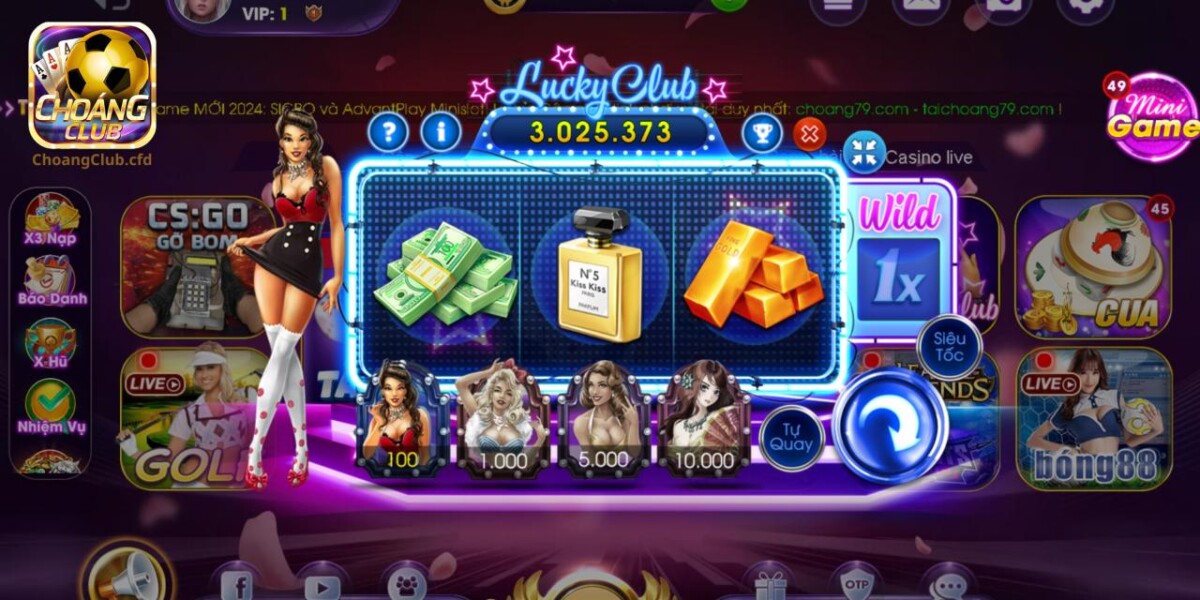Enable Siêu Tốc turbo mode

click(948, 346)
